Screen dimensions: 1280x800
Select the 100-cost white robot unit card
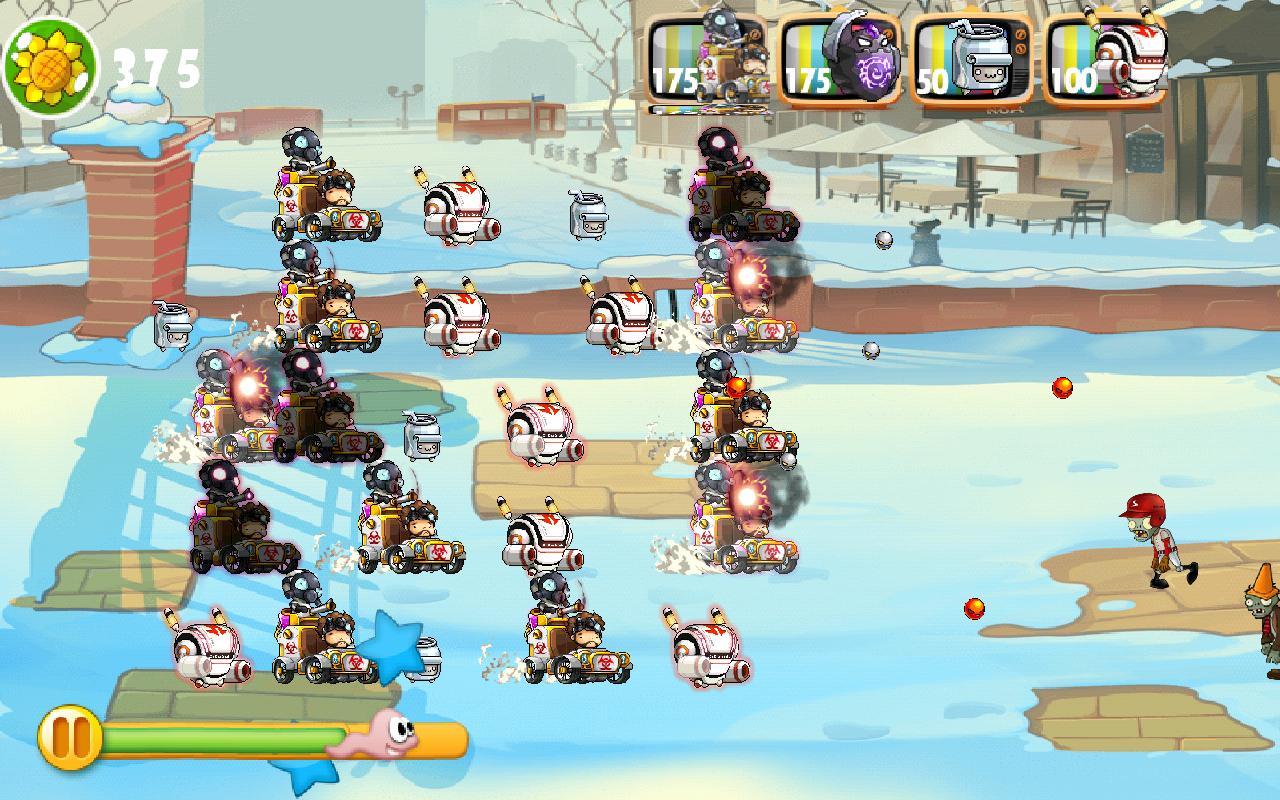point(1104,60)
